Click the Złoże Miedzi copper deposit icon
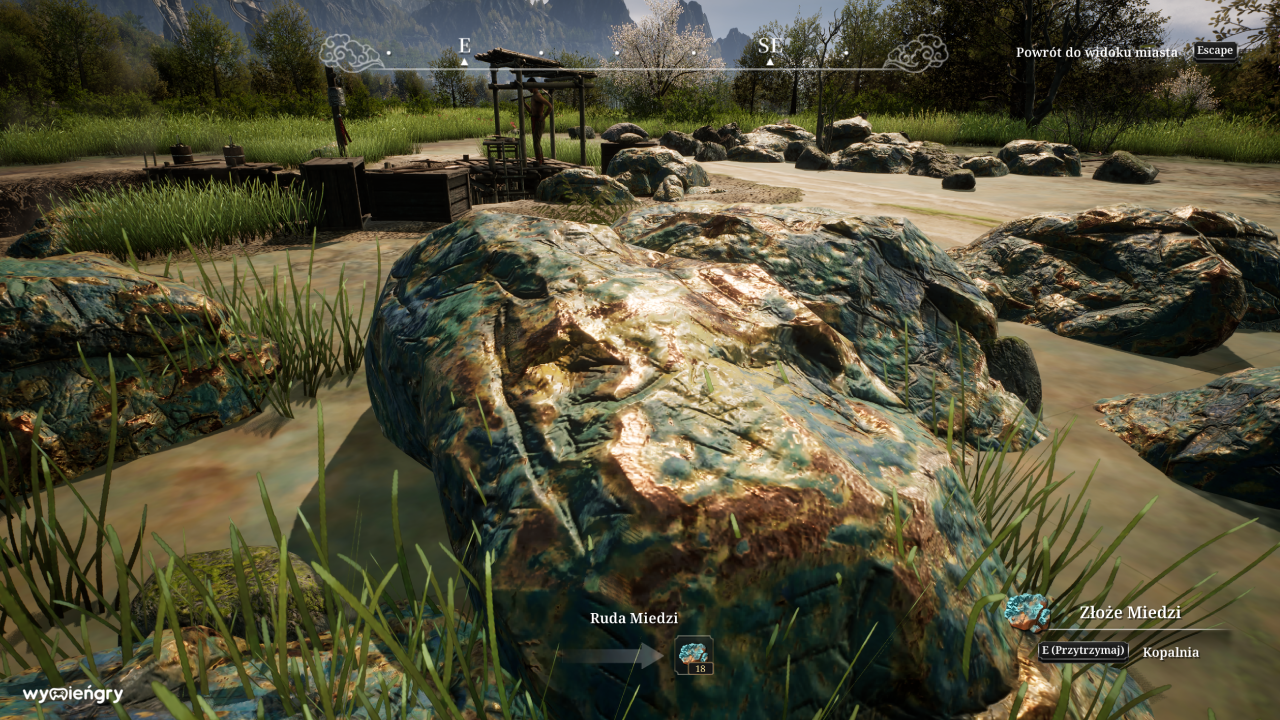Screen dimensions: 1280x720 click(1029, 615)
